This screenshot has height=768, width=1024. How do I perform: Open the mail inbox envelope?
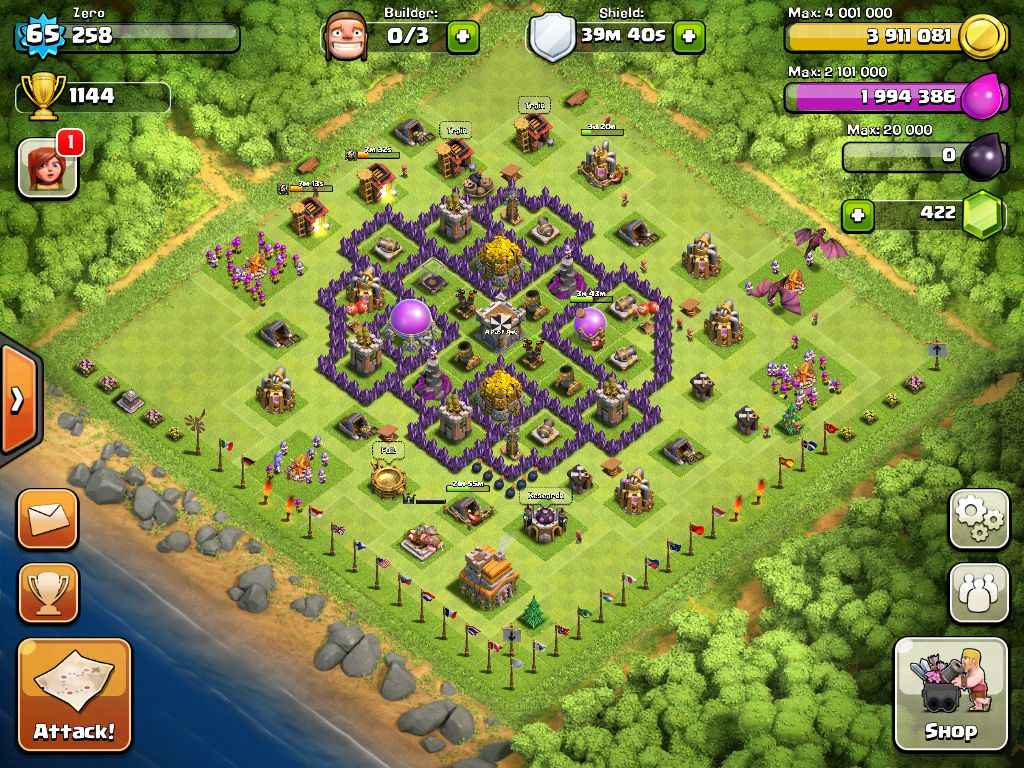(47, 519)
